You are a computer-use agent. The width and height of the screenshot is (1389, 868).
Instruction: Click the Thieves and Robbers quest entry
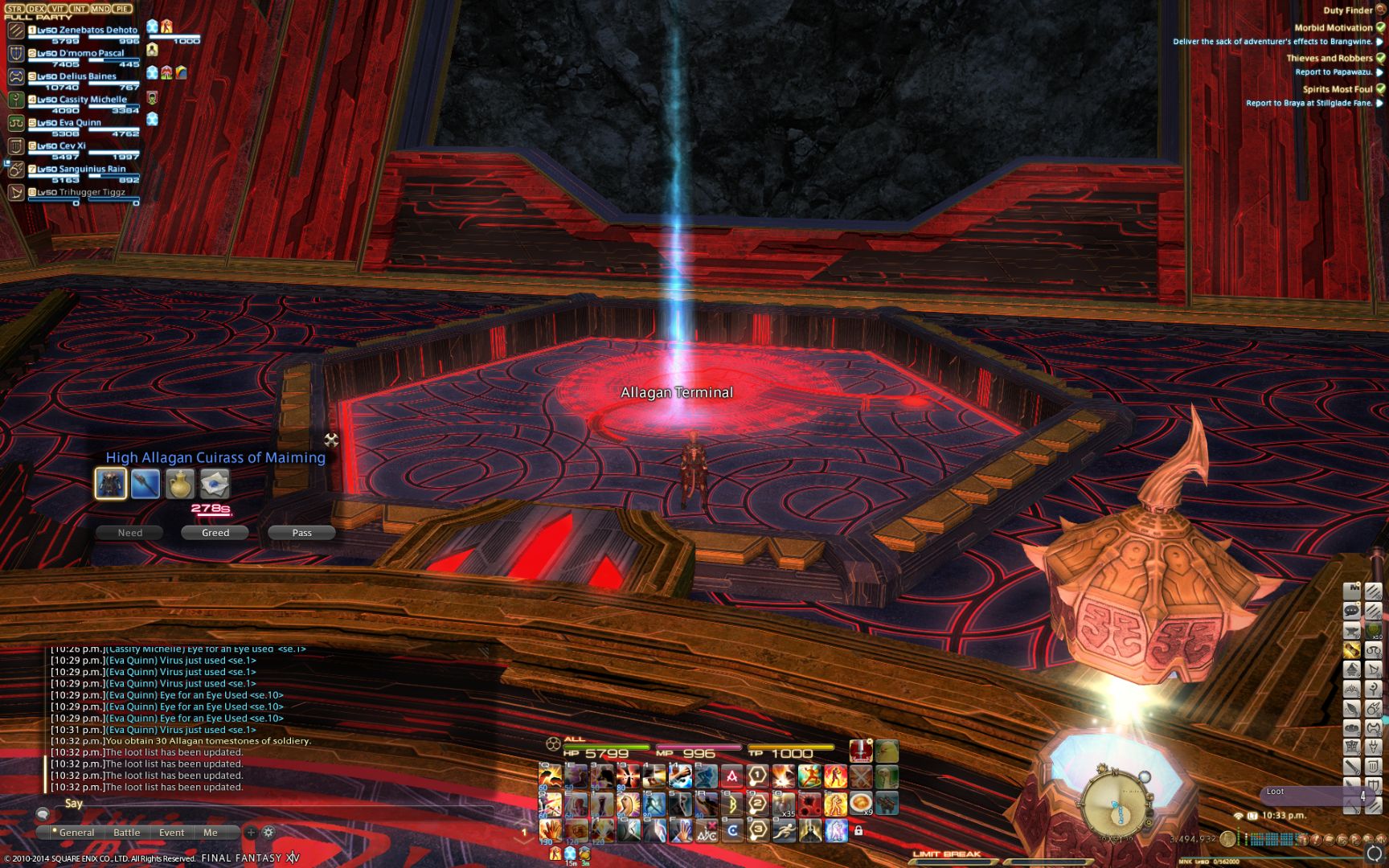point(1329,58)
